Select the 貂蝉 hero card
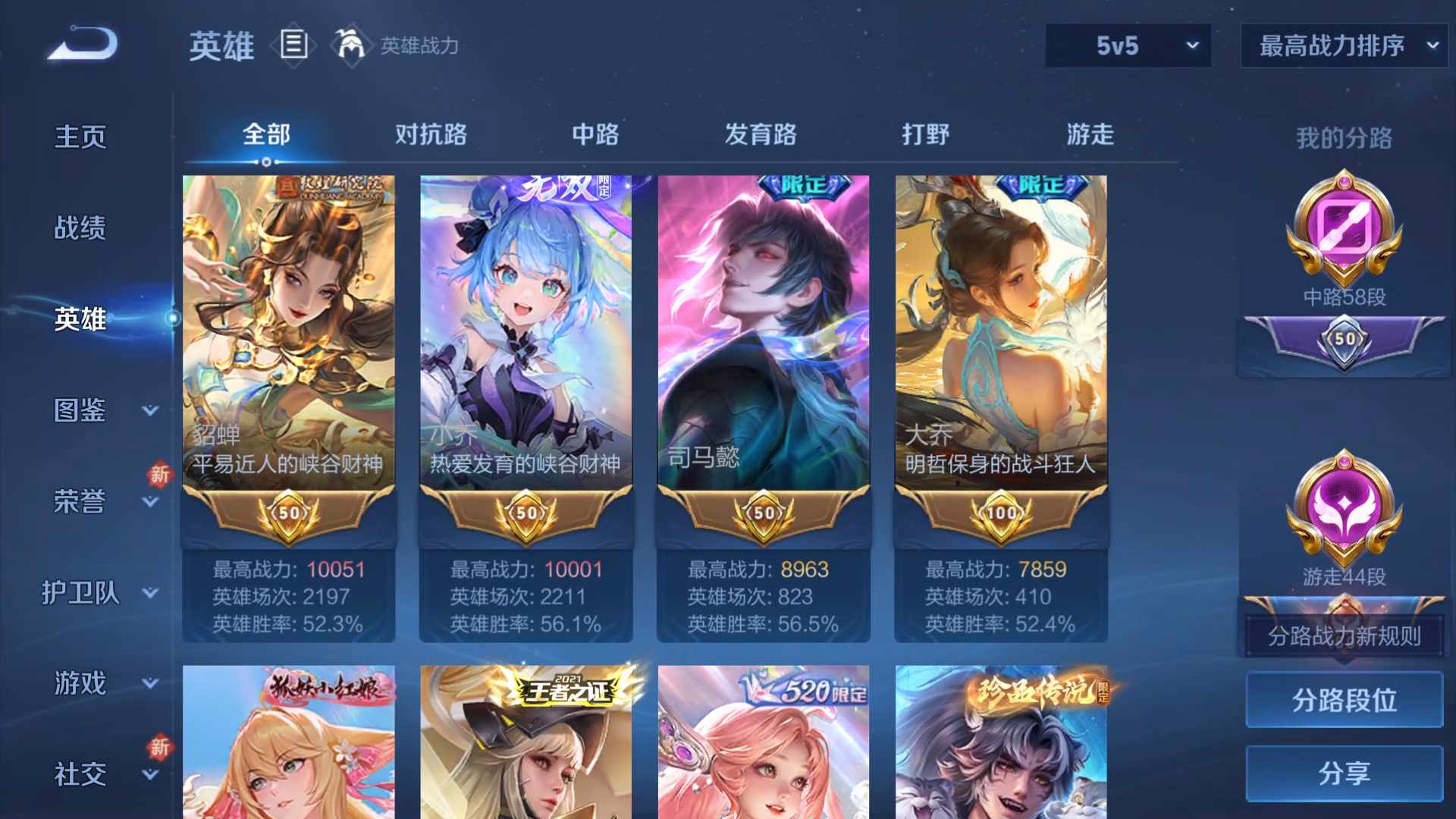The image size is (1456, 819). 288,326
